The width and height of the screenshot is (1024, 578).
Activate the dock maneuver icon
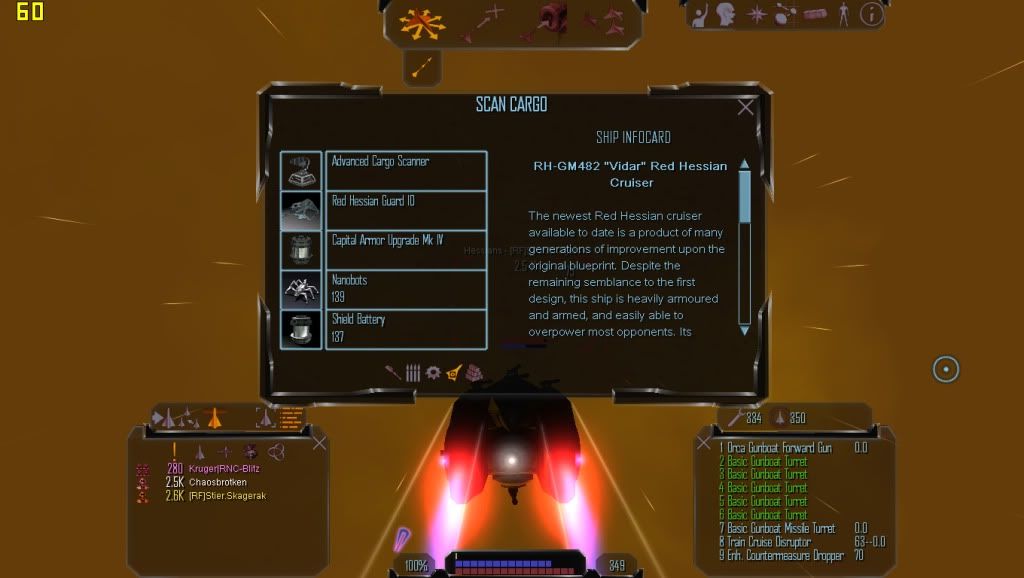click(x=552, y=19)
